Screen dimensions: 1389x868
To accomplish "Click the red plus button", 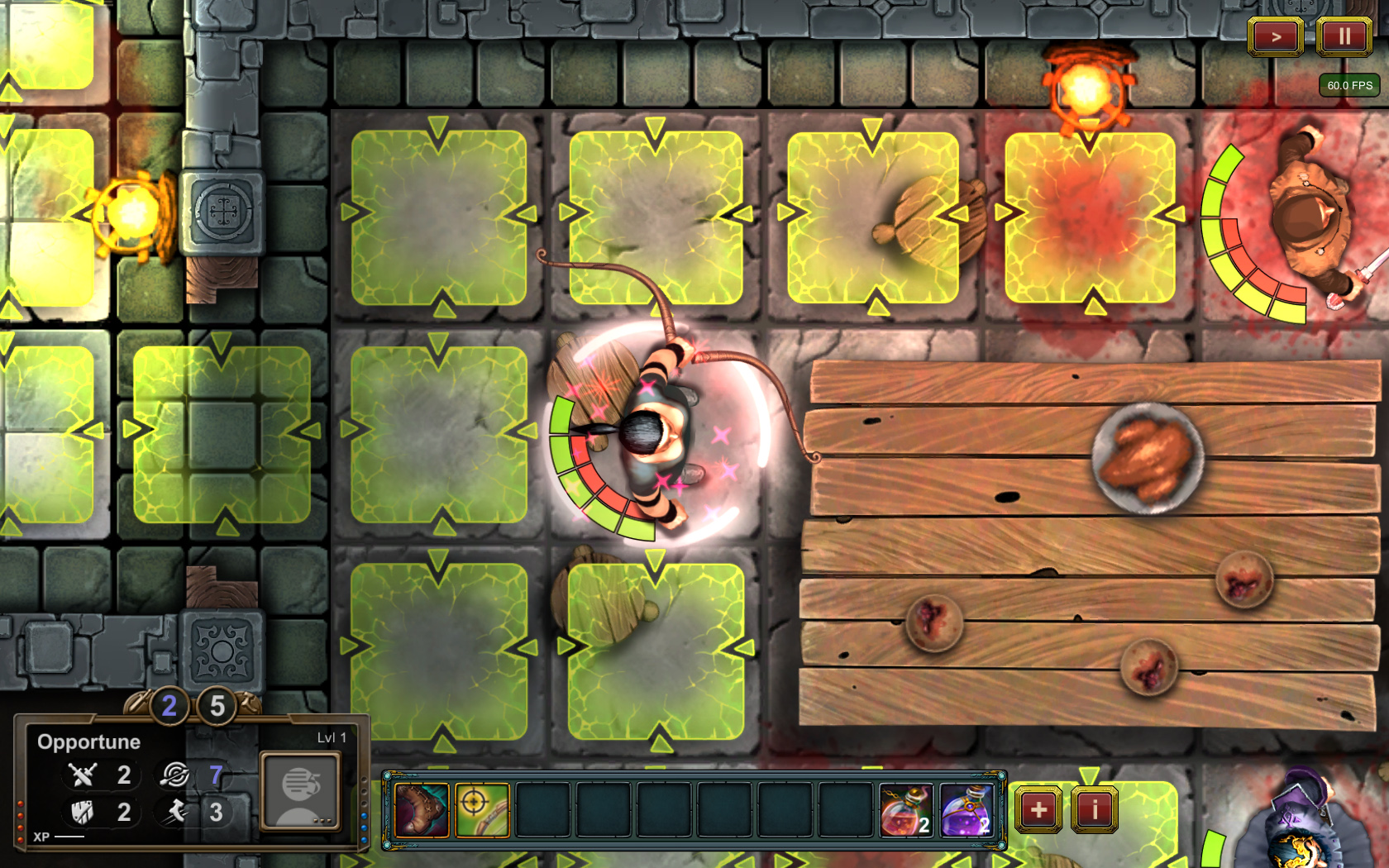I will 1038,809.
